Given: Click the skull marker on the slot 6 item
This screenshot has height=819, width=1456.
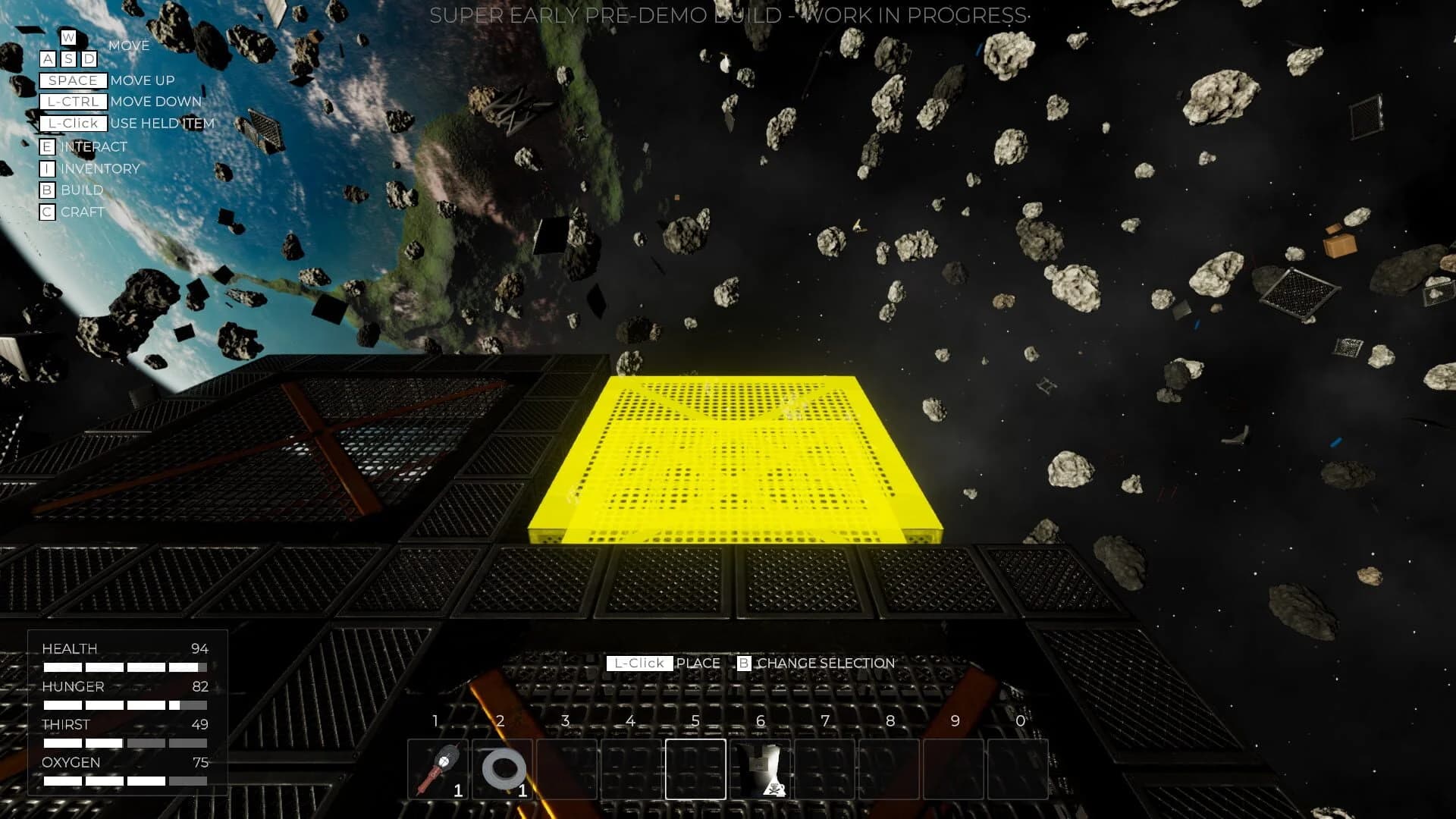Looking at the screenshot, I should (775, 790).
